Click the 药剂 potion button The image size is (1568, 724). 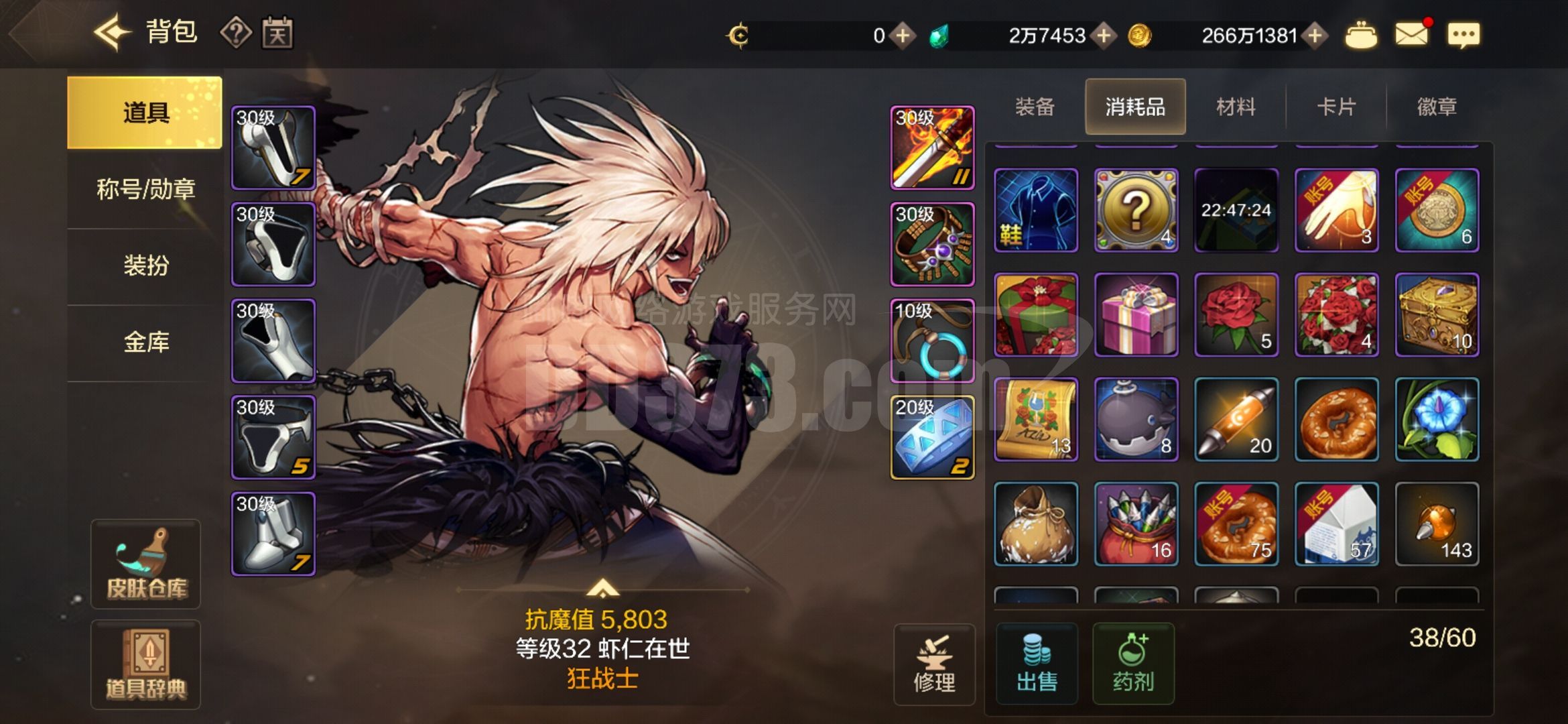[x=1135, y=662]
